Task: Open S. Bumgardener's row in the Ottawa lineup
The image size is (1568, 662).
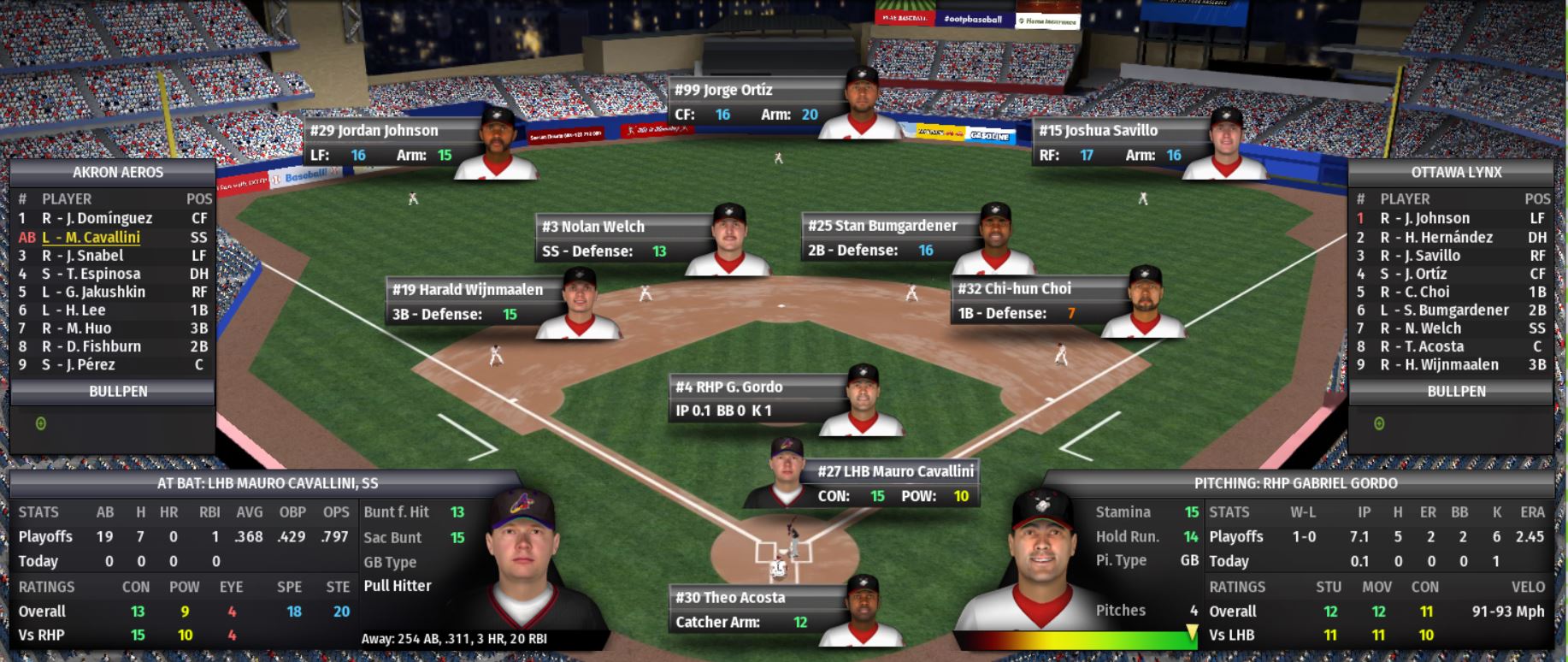Action: [1444, 310]
